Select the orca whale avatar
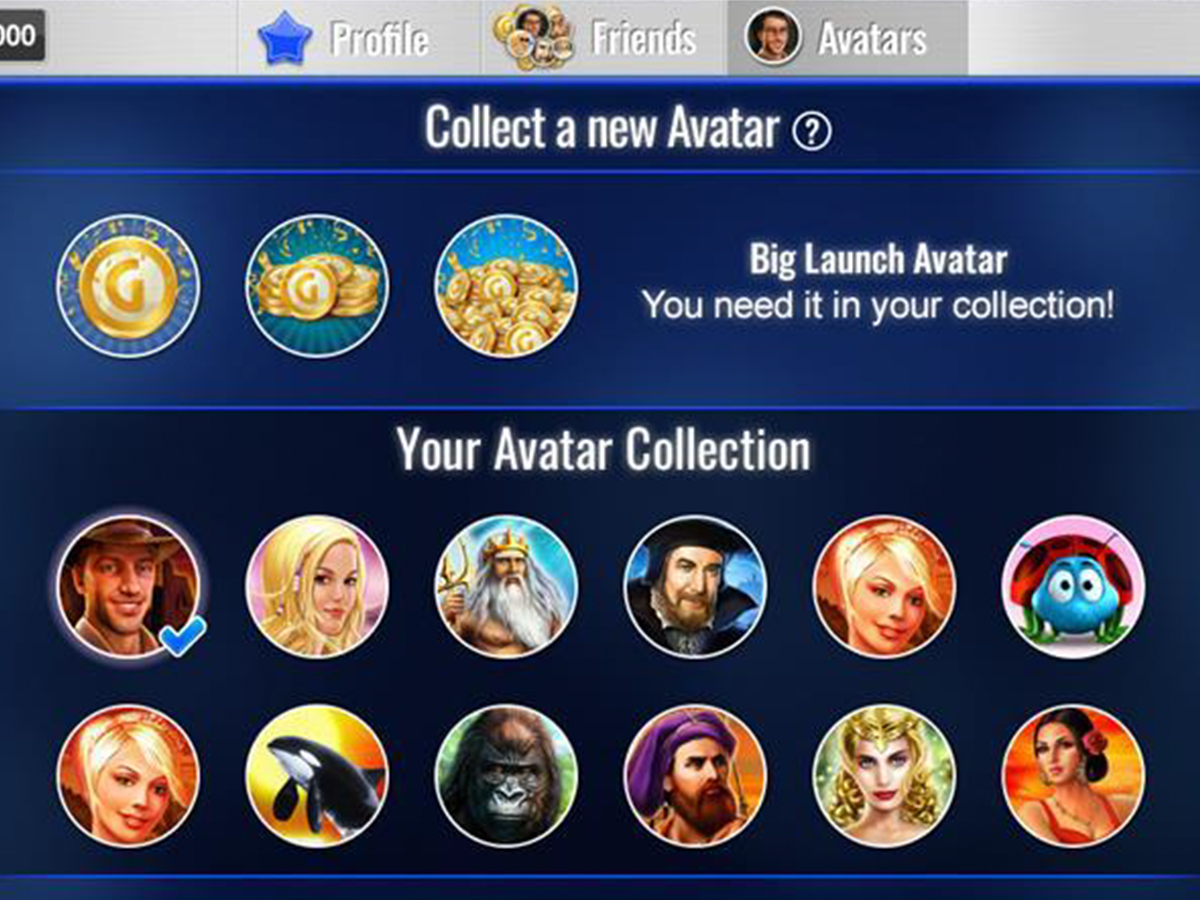This screenshot has height=900, width=1200. click(317, 776)
